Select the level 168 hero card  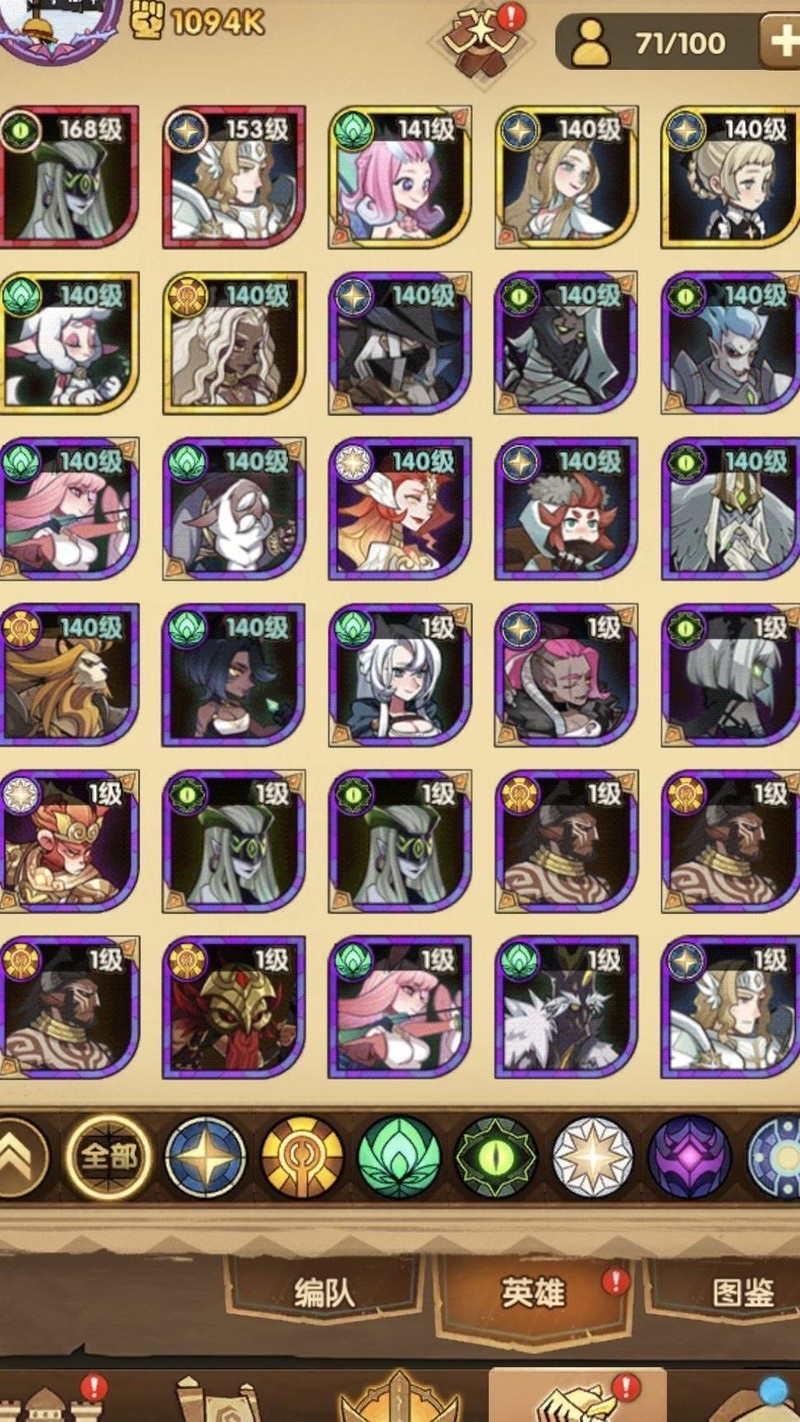[x=69, y=177]
